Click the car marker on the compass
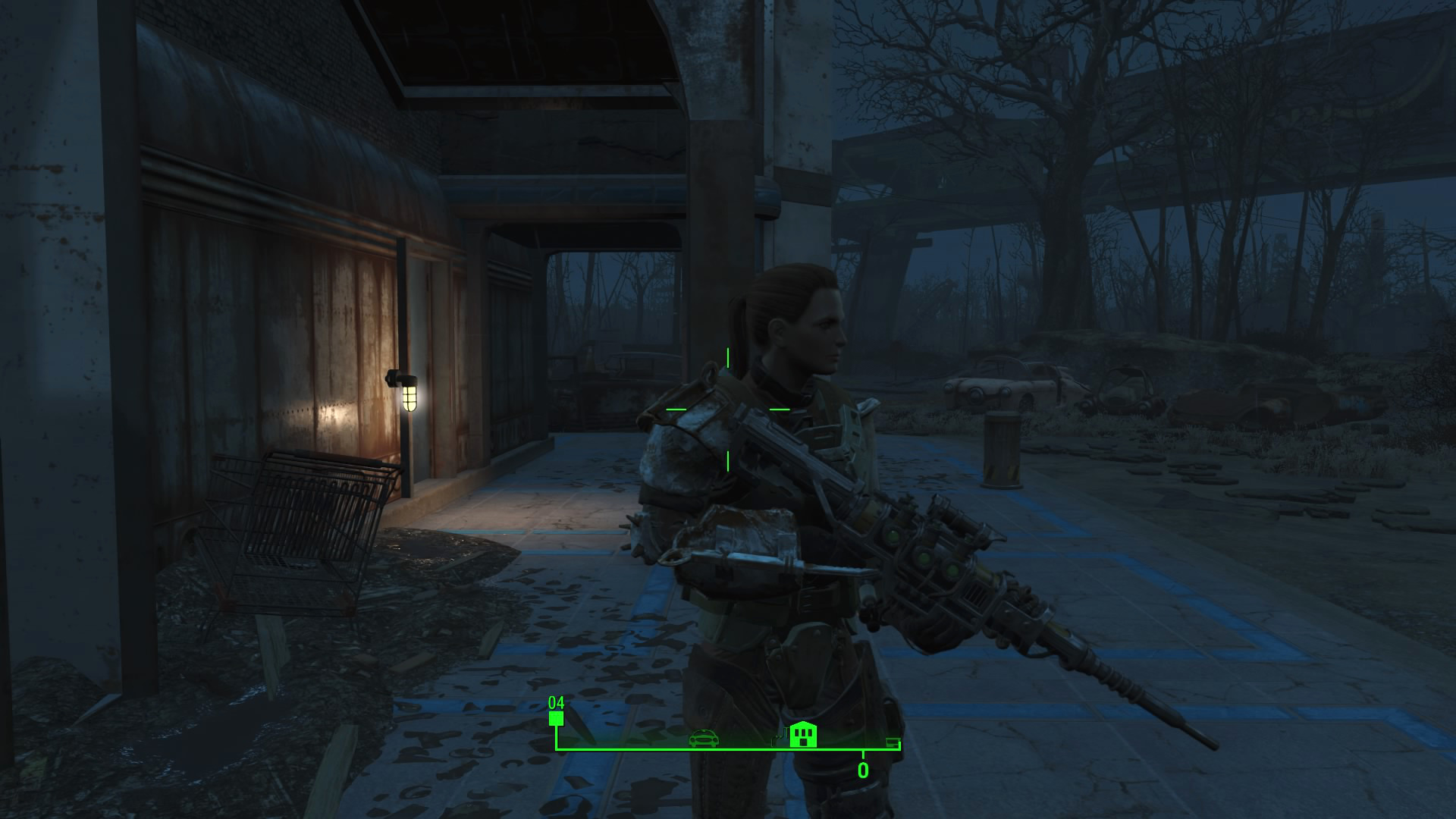 [704, 738]
